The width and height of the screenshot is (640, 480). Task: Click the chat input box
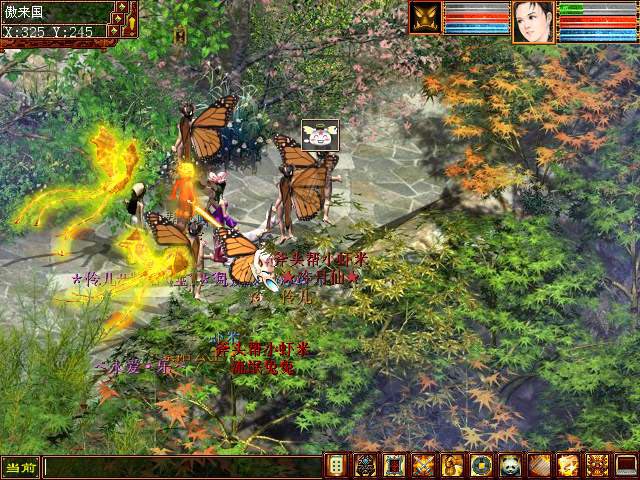click(x=180, y=467)
